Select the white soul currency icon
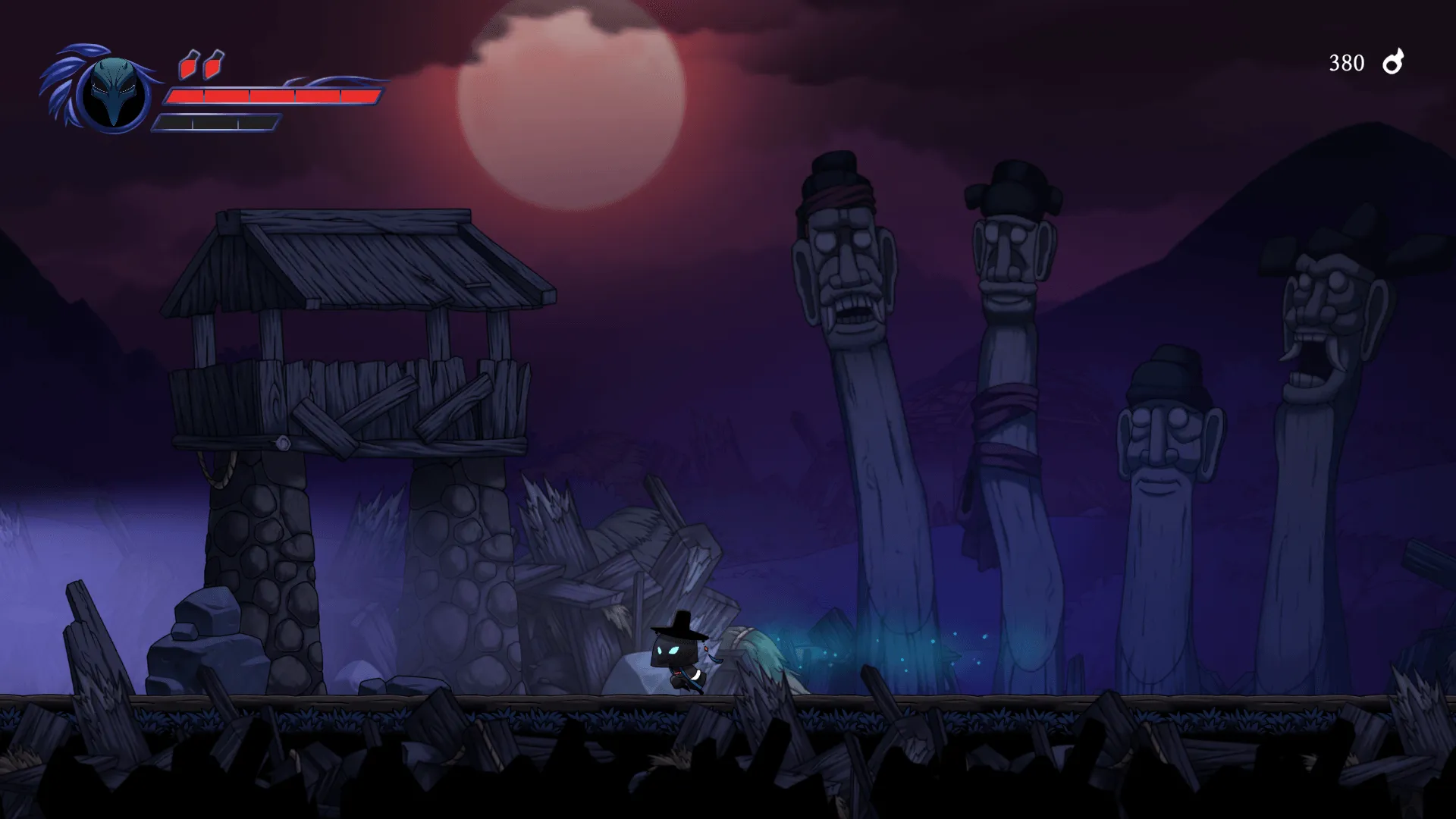The height and width of the screenshot is (819, 1456). point(1393,62)
